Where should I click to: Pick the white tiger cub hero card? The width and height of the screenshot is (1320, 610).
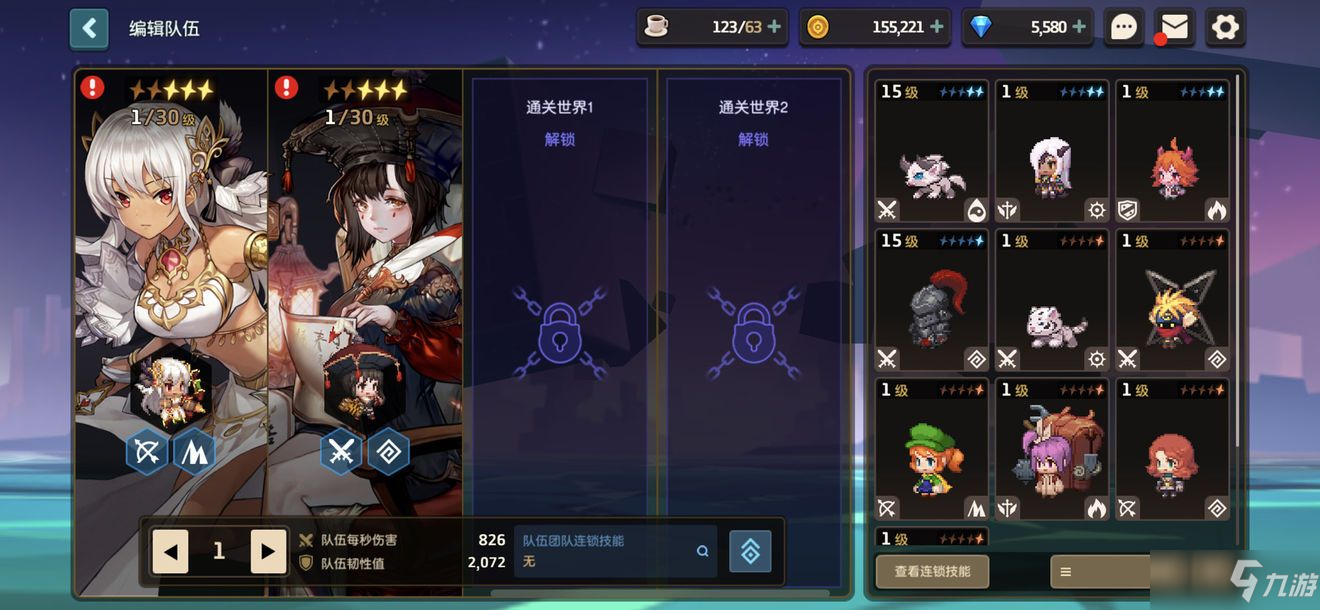[1052, 301]
